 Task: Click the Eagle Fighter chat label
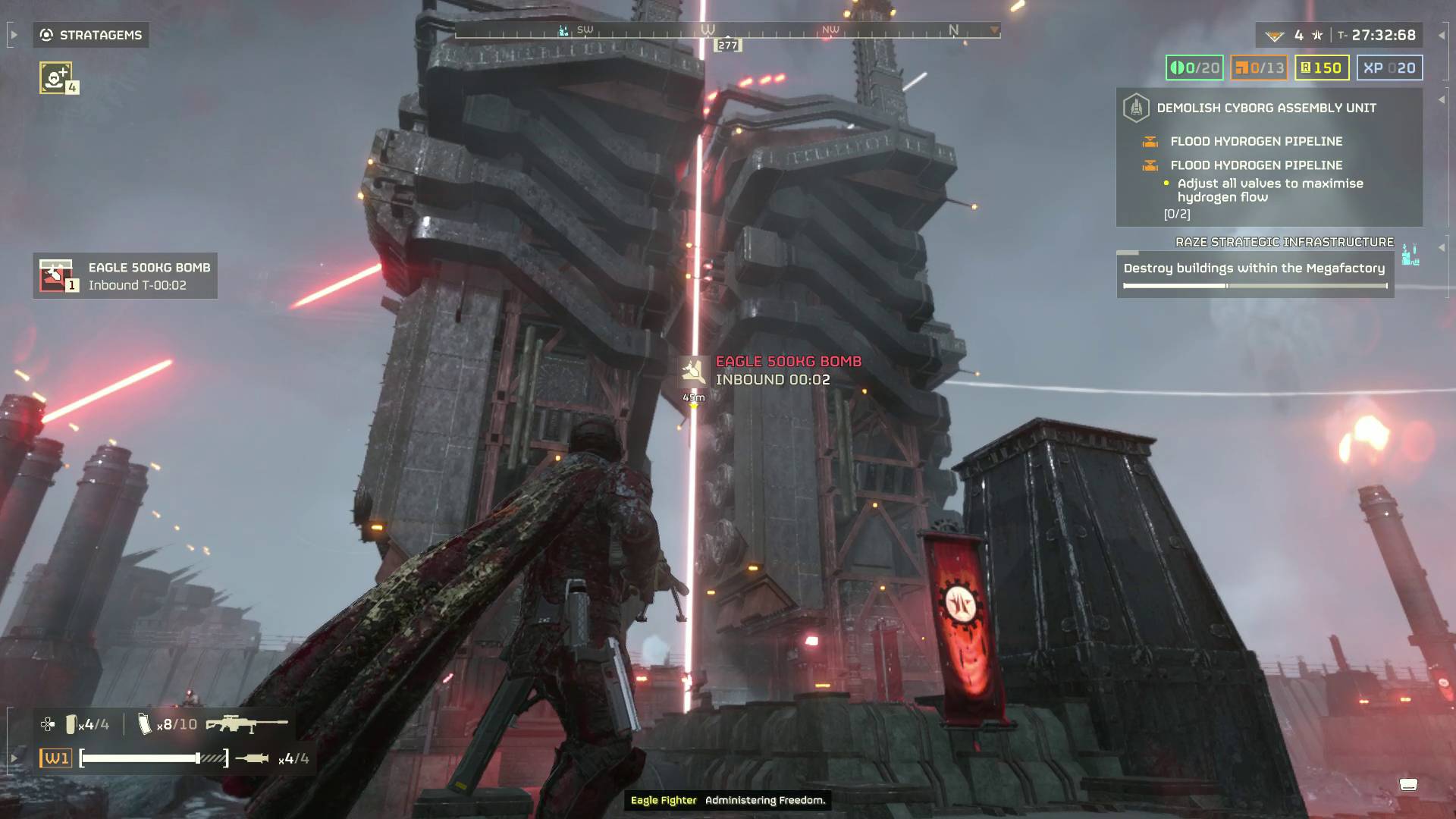pos(664,799)
